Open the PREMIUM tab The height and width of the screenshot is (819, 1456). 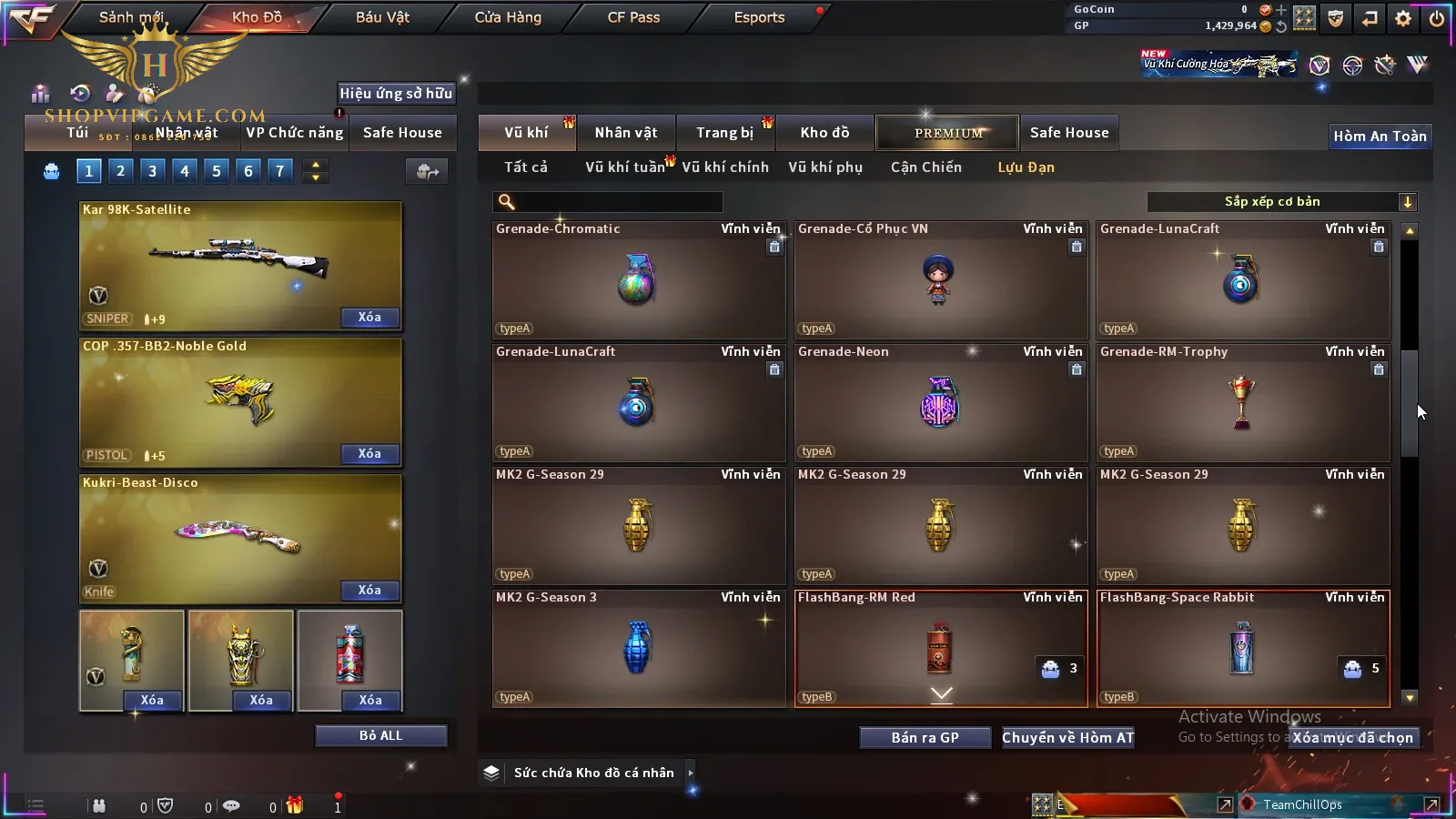(x=947, y=133)
